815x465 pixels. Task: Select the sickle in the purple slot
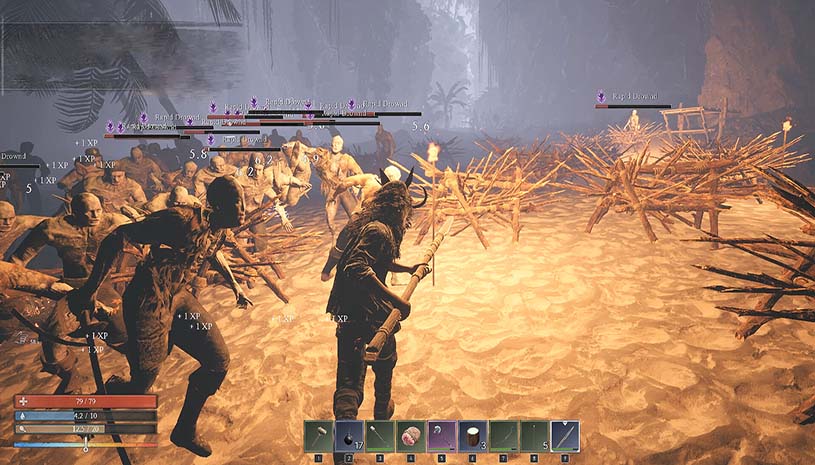pos(442,435)
